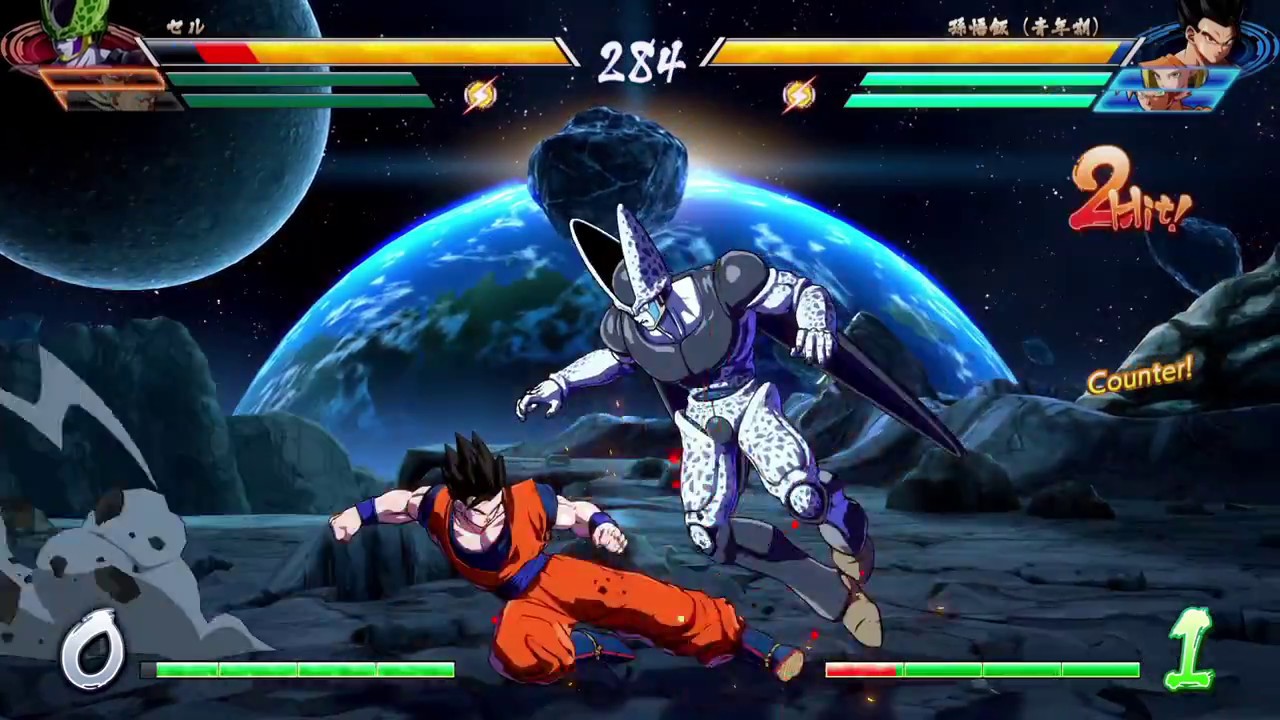Click the Sparking lightning icon on Cell's side
This screenshot has width=1280, height=720.
(x=481, y=94)
